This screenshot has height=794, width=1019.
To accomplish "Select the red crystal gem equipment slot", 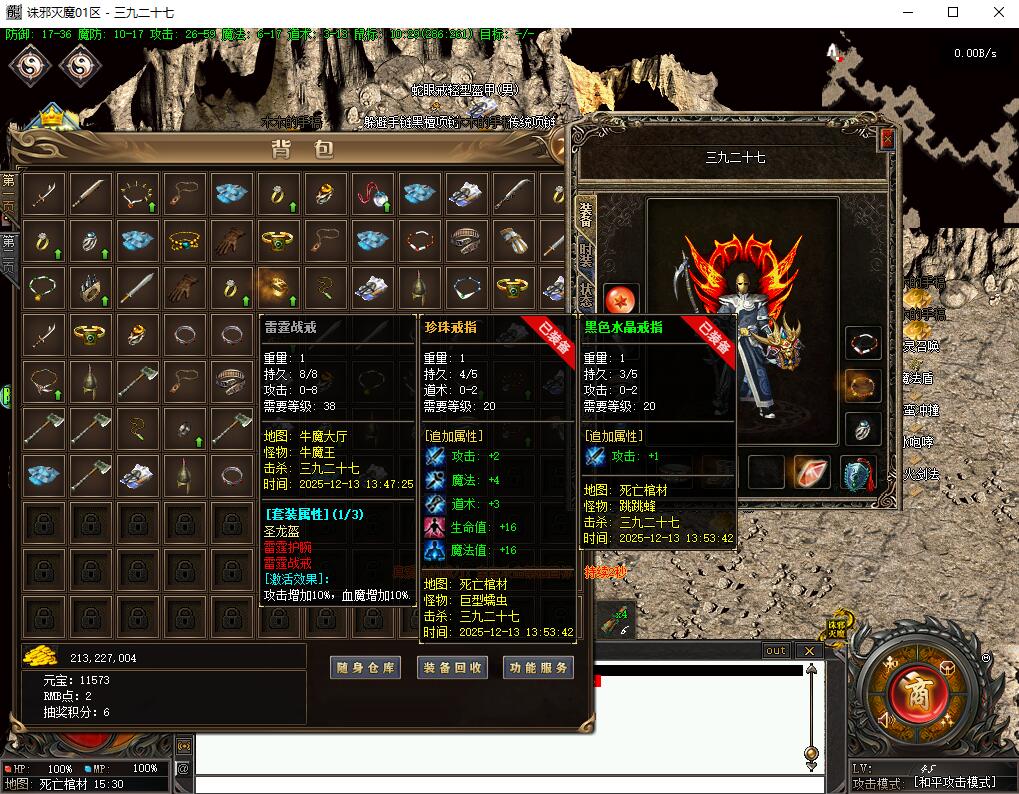I will click(812, 472).
